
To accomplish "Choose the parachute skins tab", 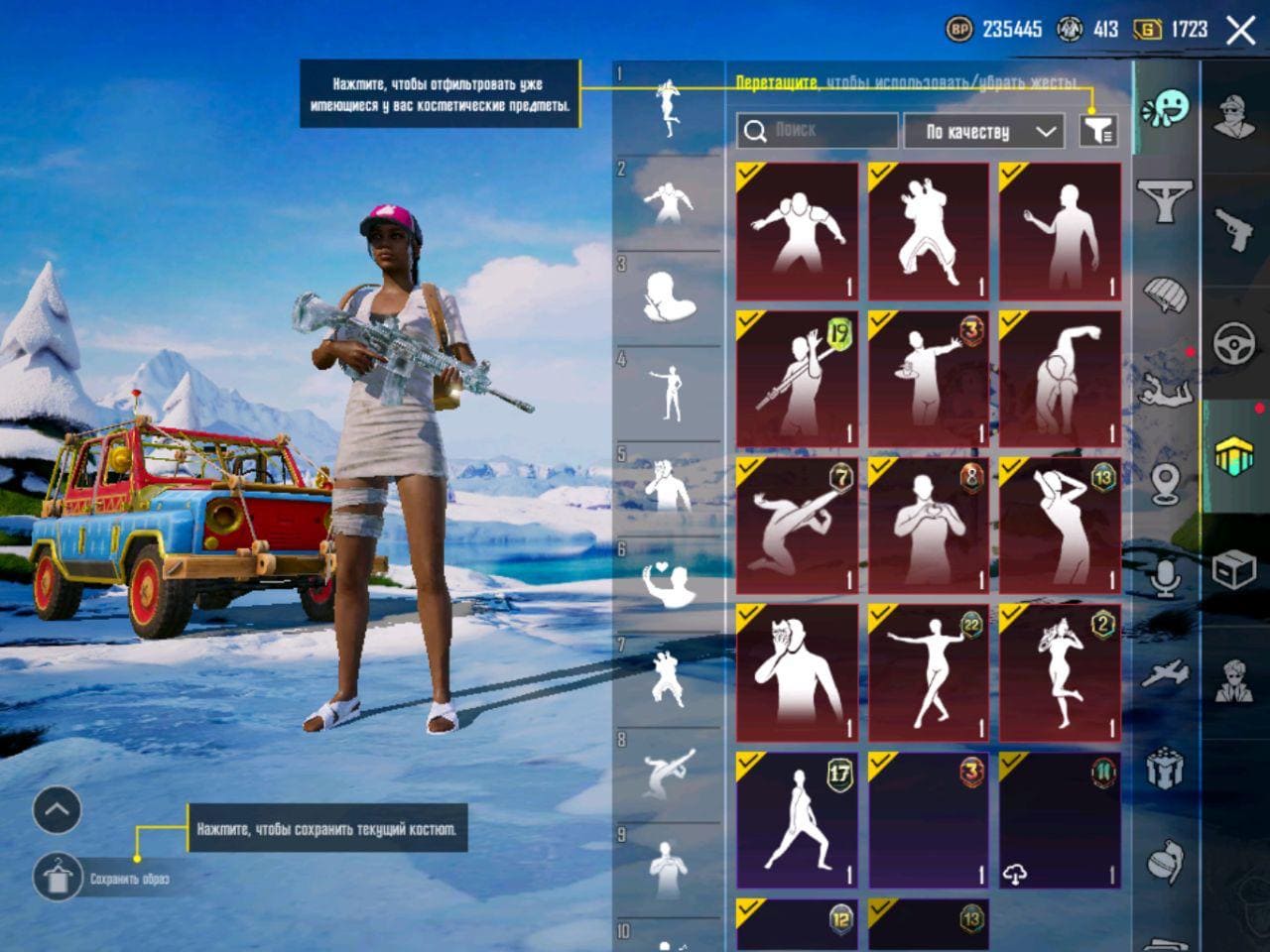I will click(x=1166, y=295).
